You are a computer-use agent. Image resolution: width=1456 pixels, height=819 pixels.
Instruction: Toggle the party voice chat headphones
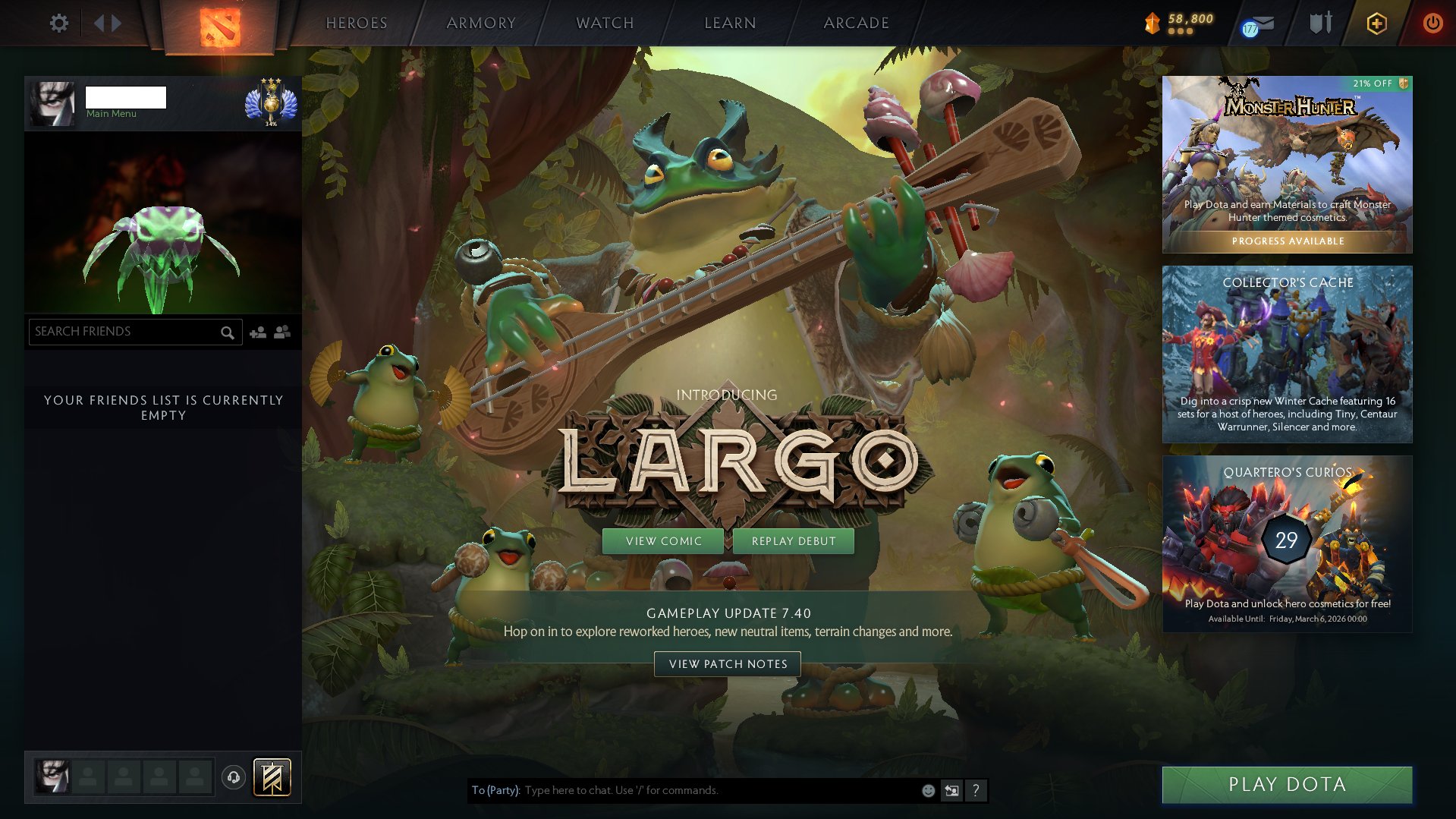[233, 776]
